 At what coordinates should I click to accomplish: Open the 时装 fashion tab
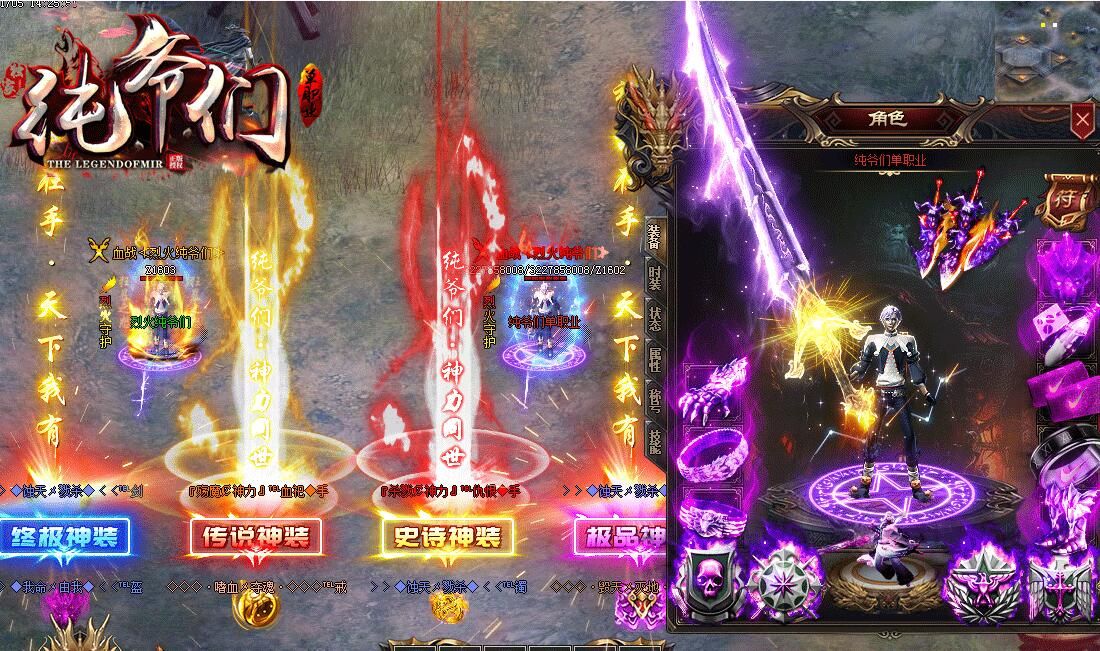coord(653,277)
